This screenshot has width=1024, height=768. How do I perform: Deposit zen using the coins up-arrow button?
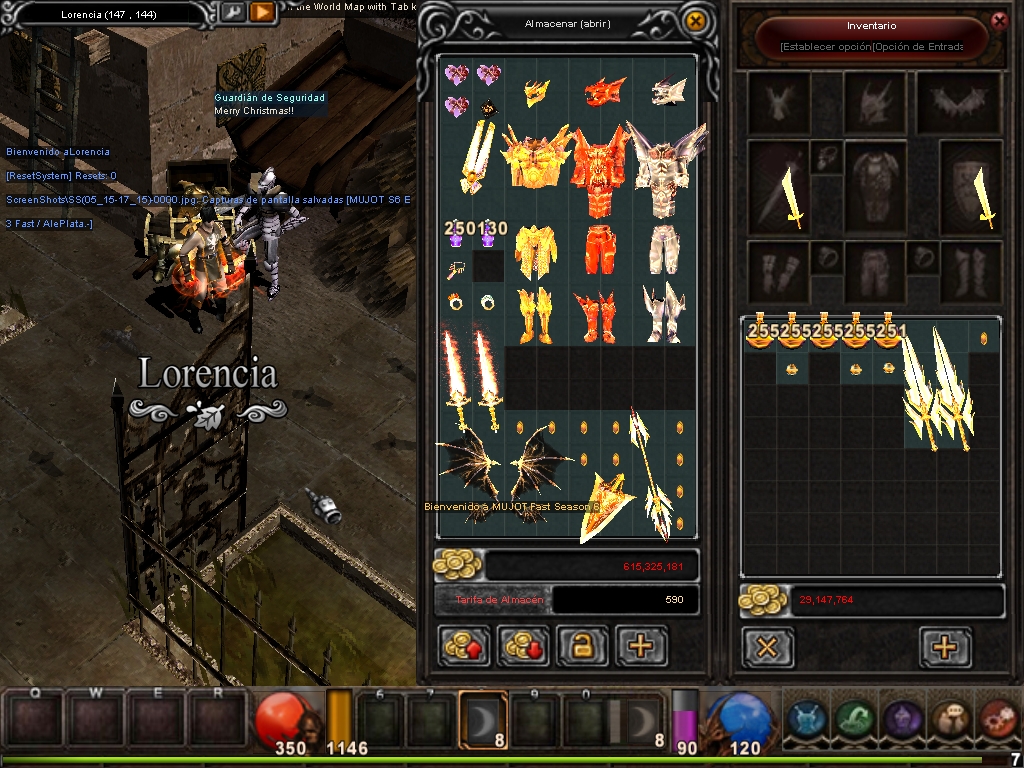[x=464, y=646]
